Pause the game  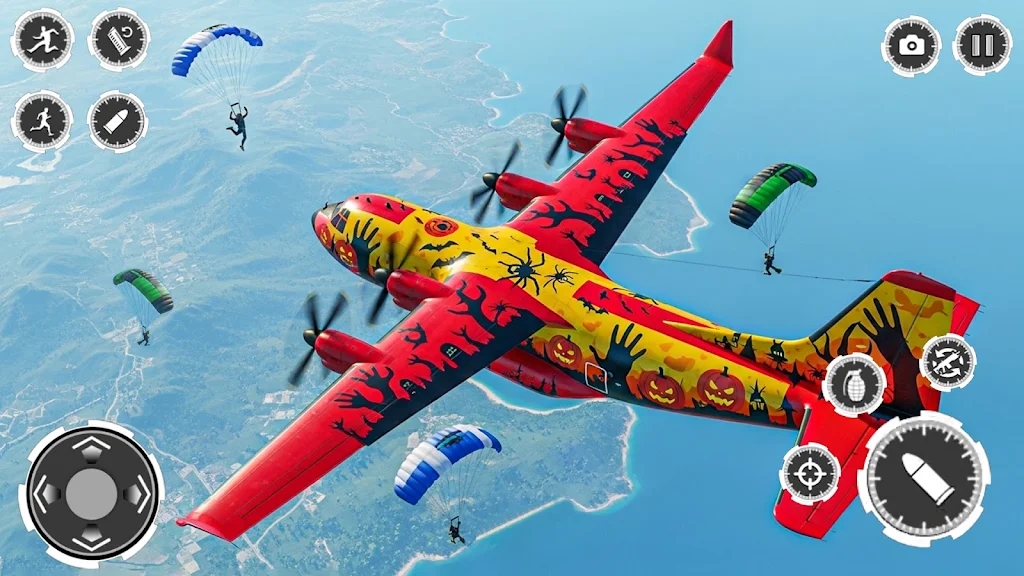982,44
